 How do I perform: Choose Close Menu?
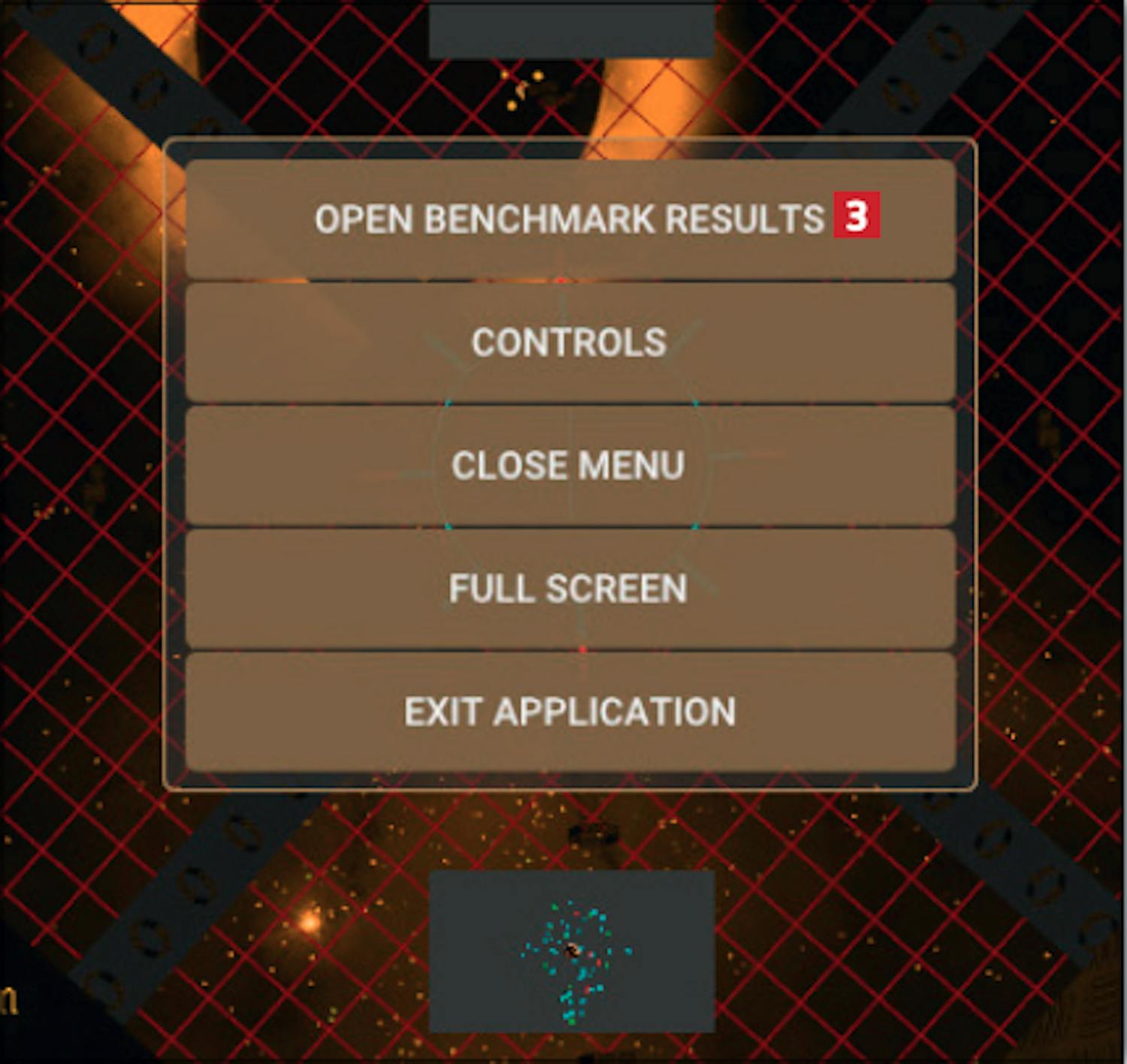point(569,466)
